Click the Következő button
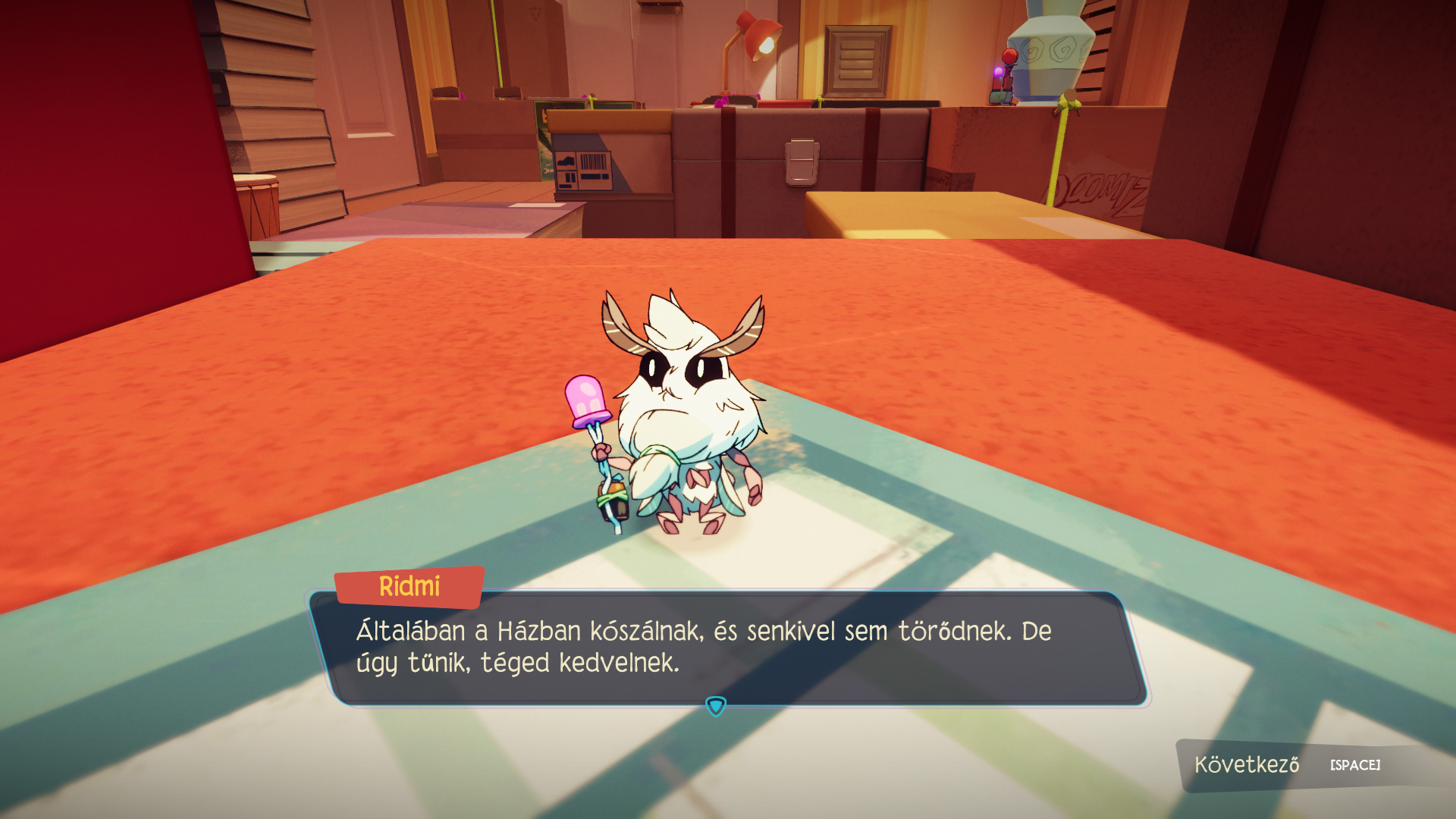Screen dimensions: 1456x819 (x=1287, y=764)
